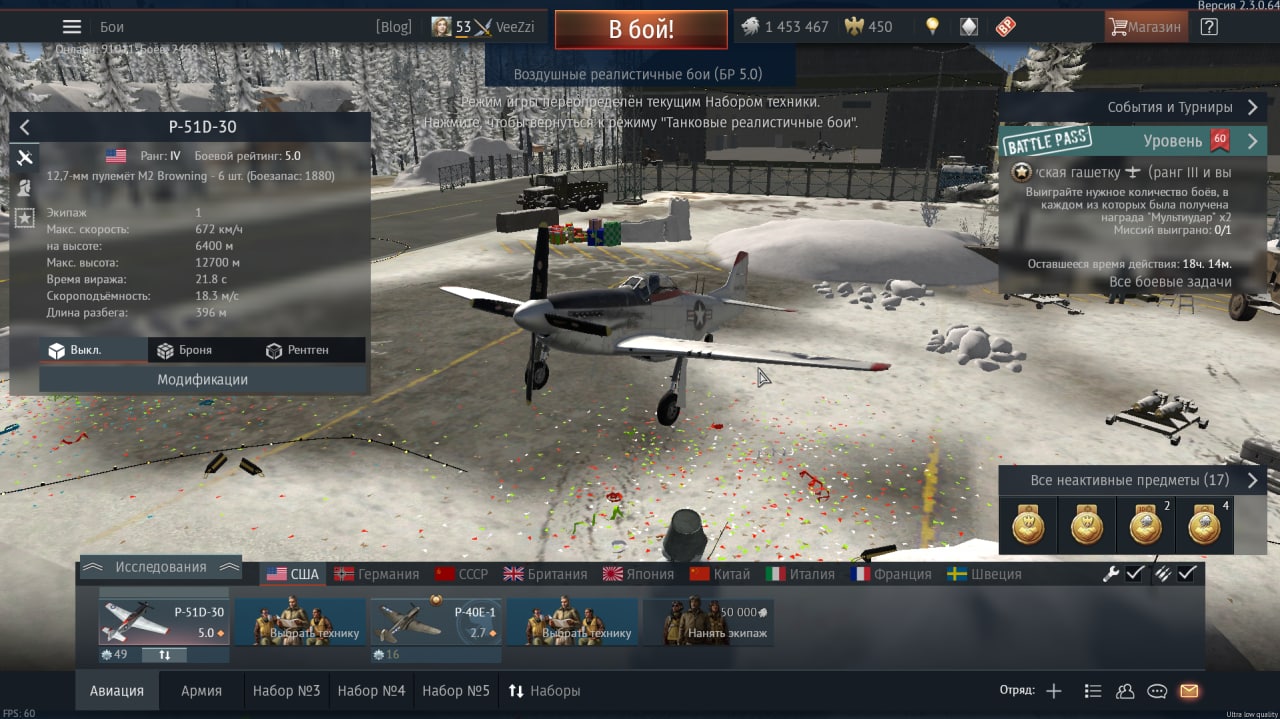Switch to Броня armor view

coord(186,350)
